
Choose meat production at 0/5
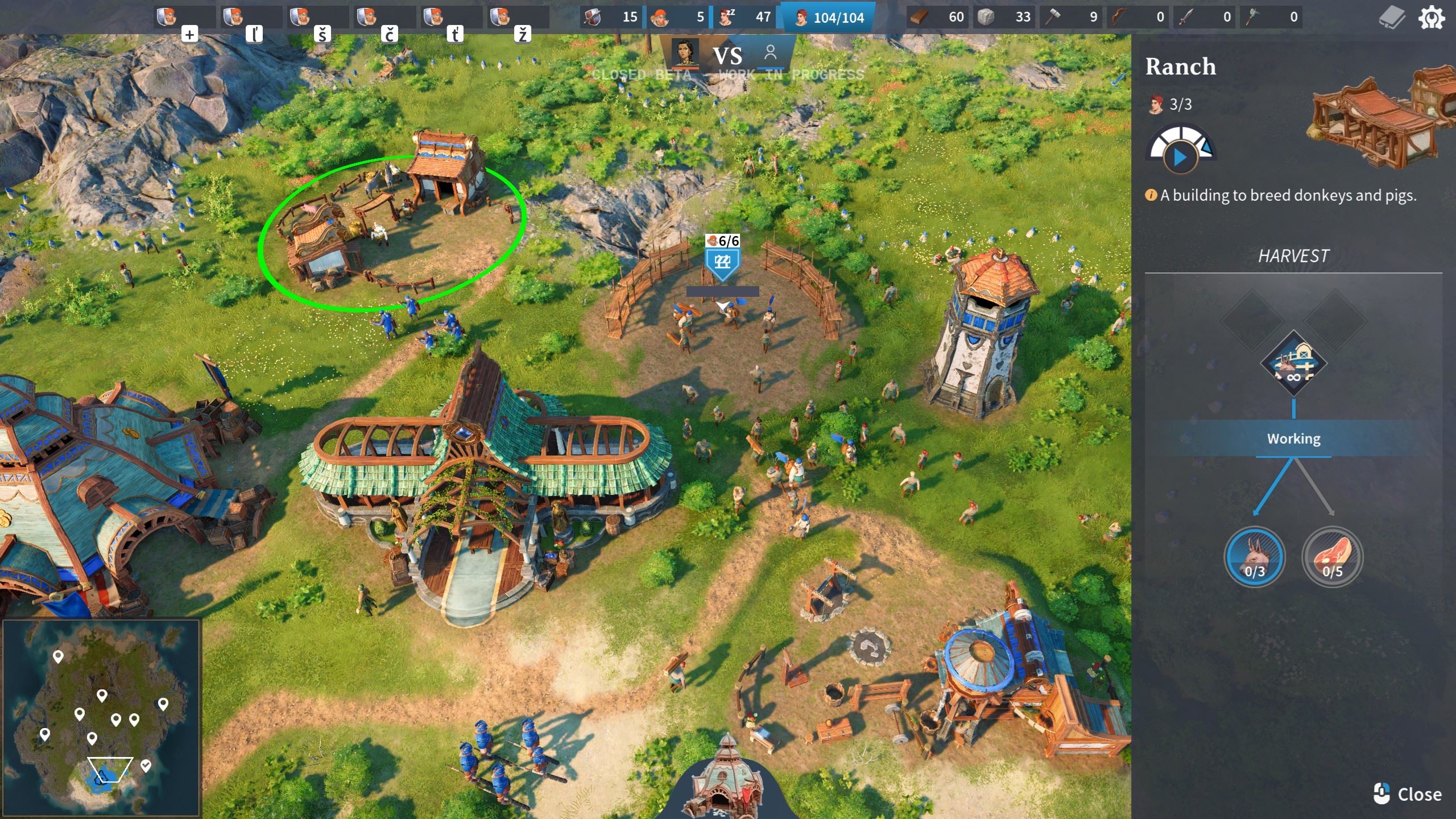click(x=1332, y=556)
